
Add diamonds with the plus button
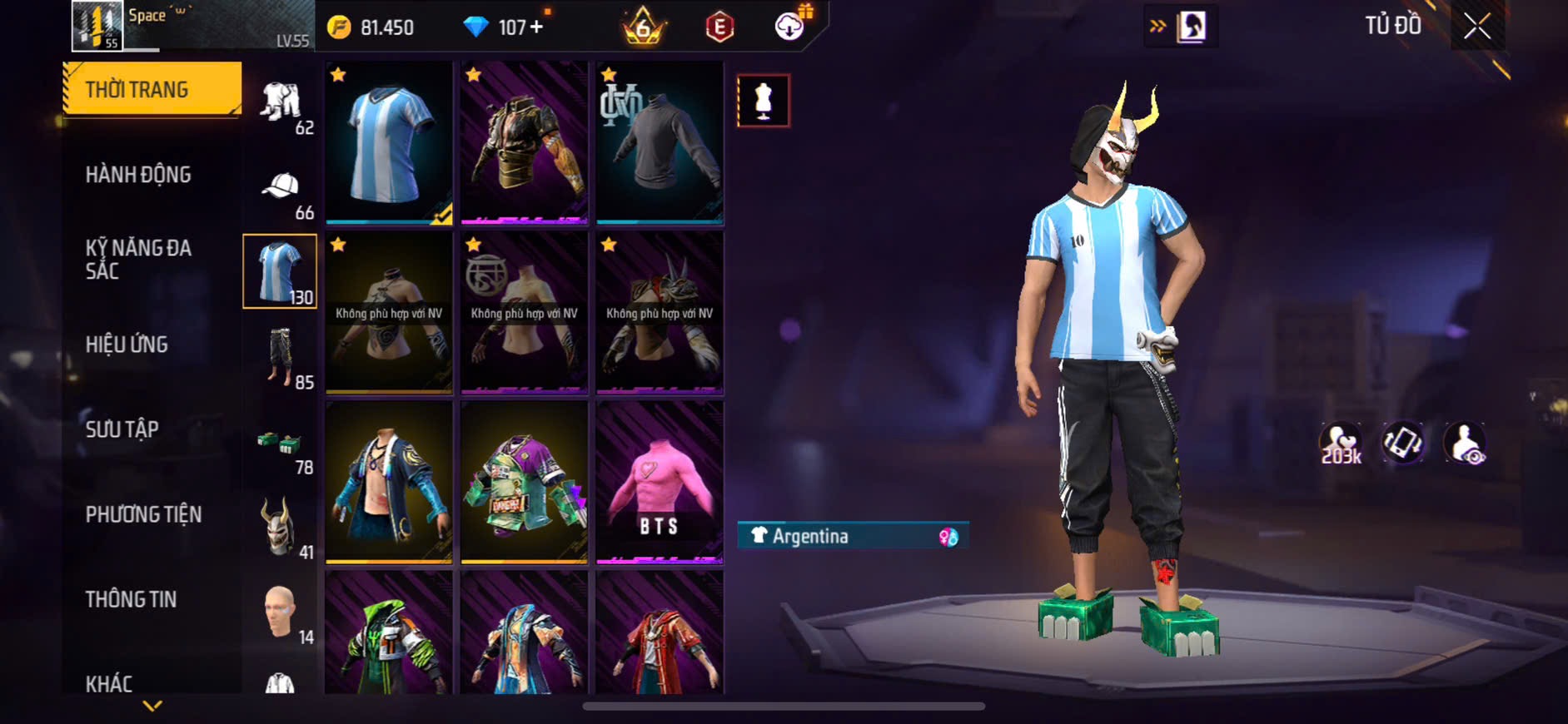536,27
